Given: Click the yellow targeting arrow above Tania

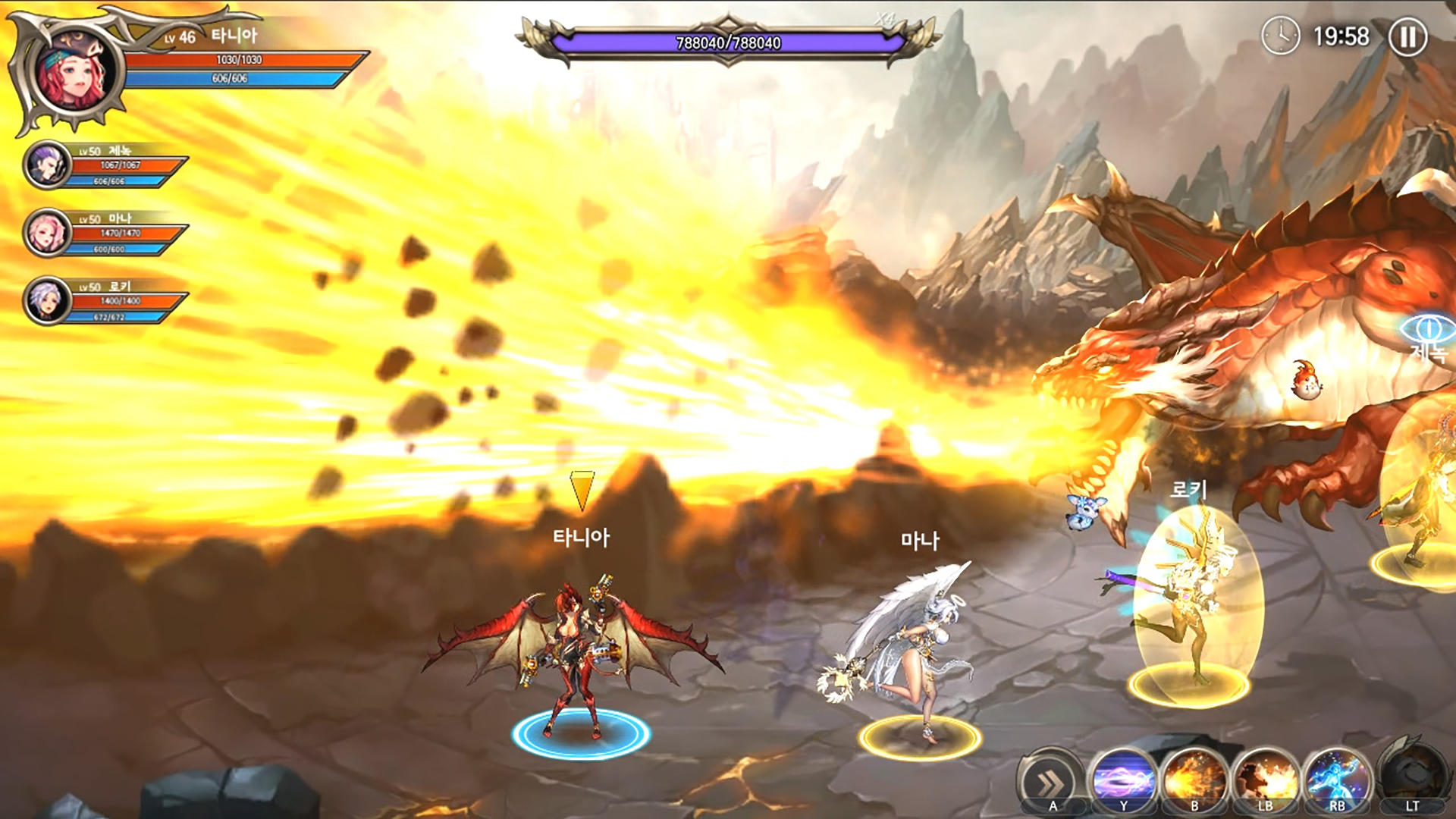Looking at the screenshot, I should pyautogui.click(x=582, y=489).
